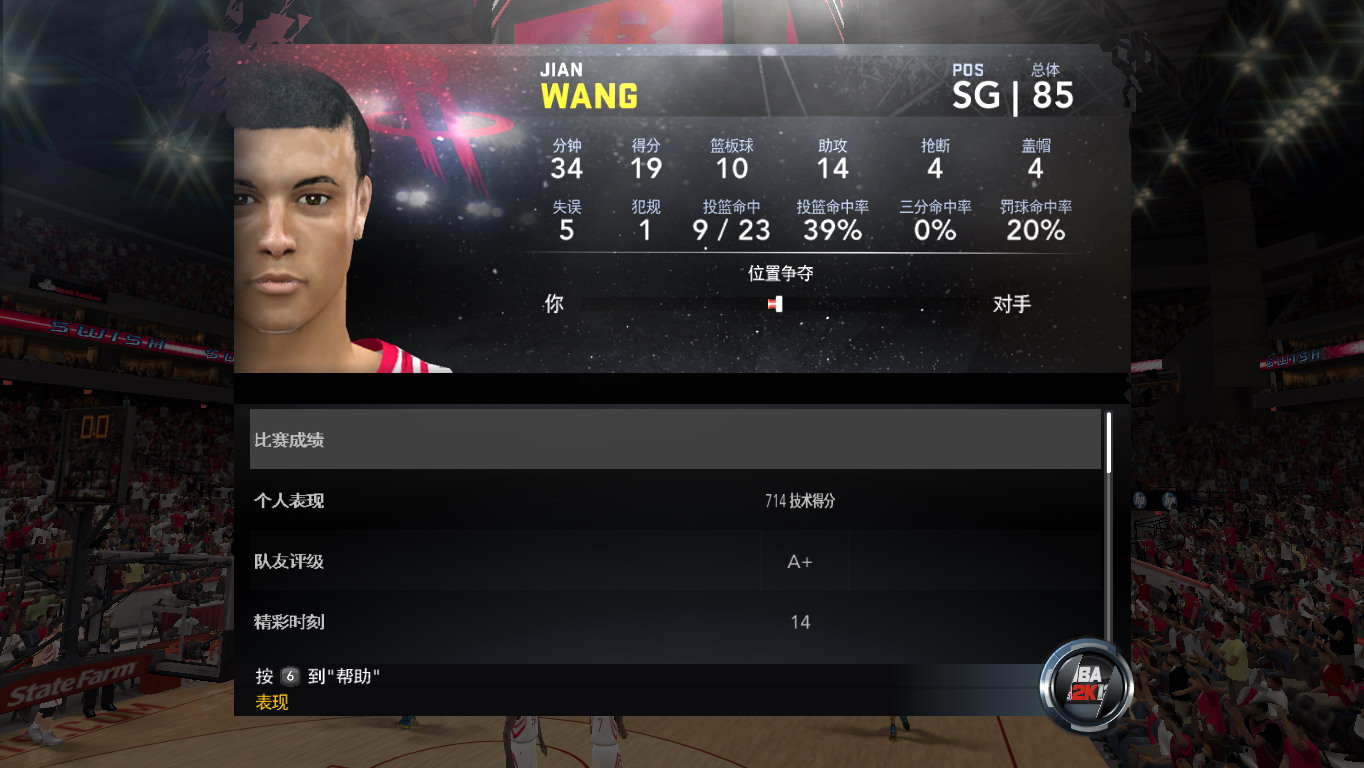
Task: Select the 队友评级 A+ row
Action: pos(675,562)
